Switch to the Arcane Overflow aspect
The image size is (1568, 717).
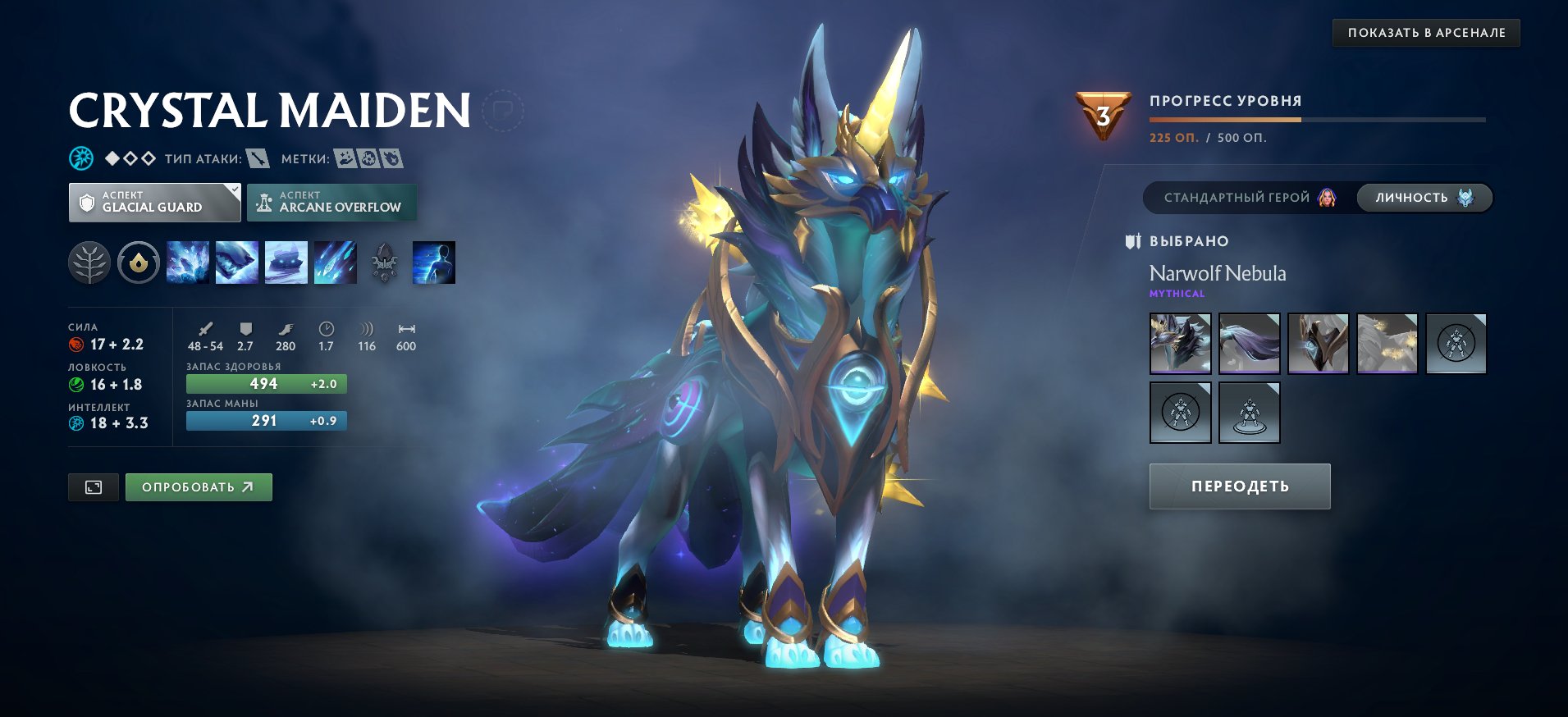pos(331,201)
